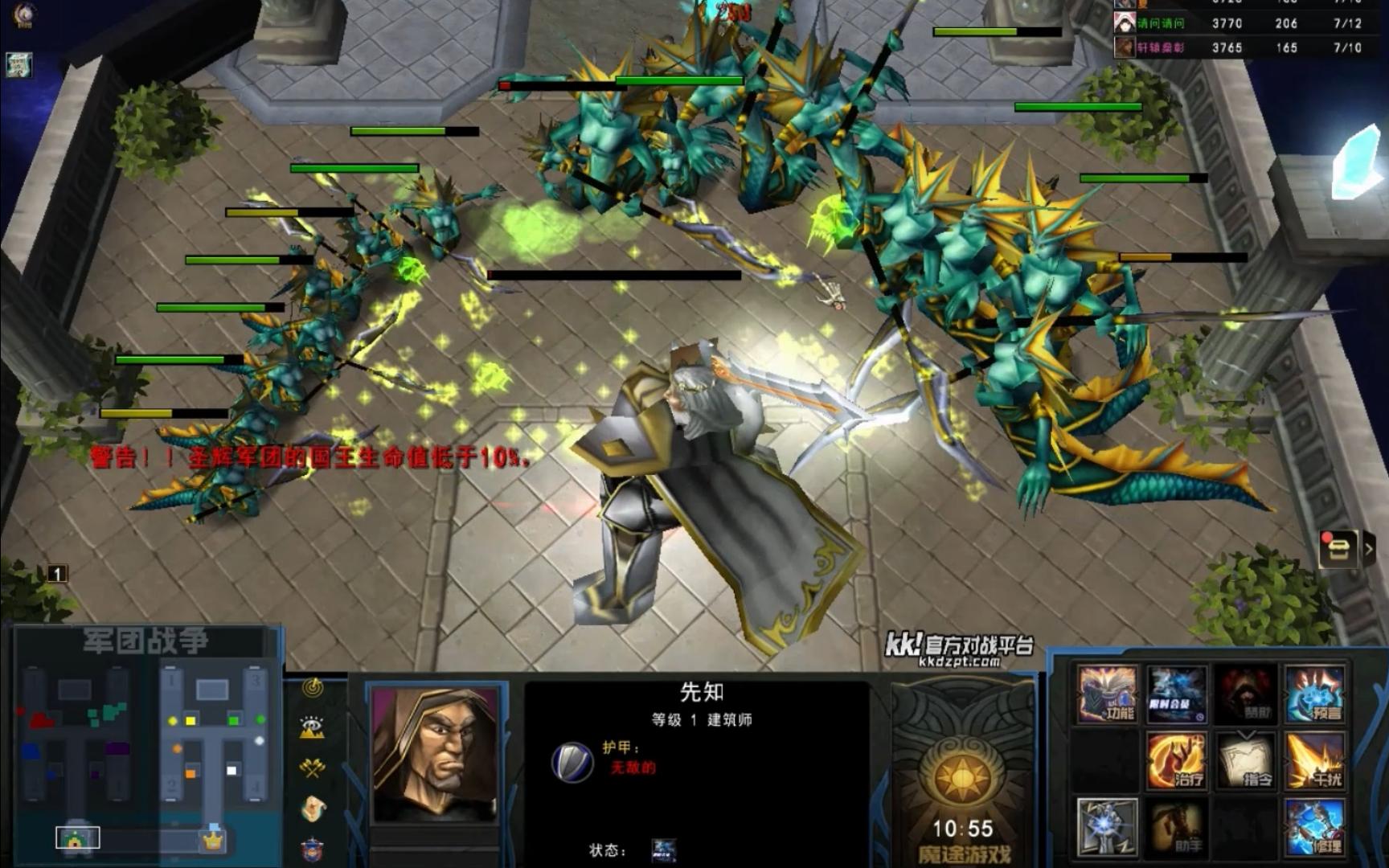Open the 指令 (Commands) scroll
The image size is (1389, 868).
point(1245,760)
